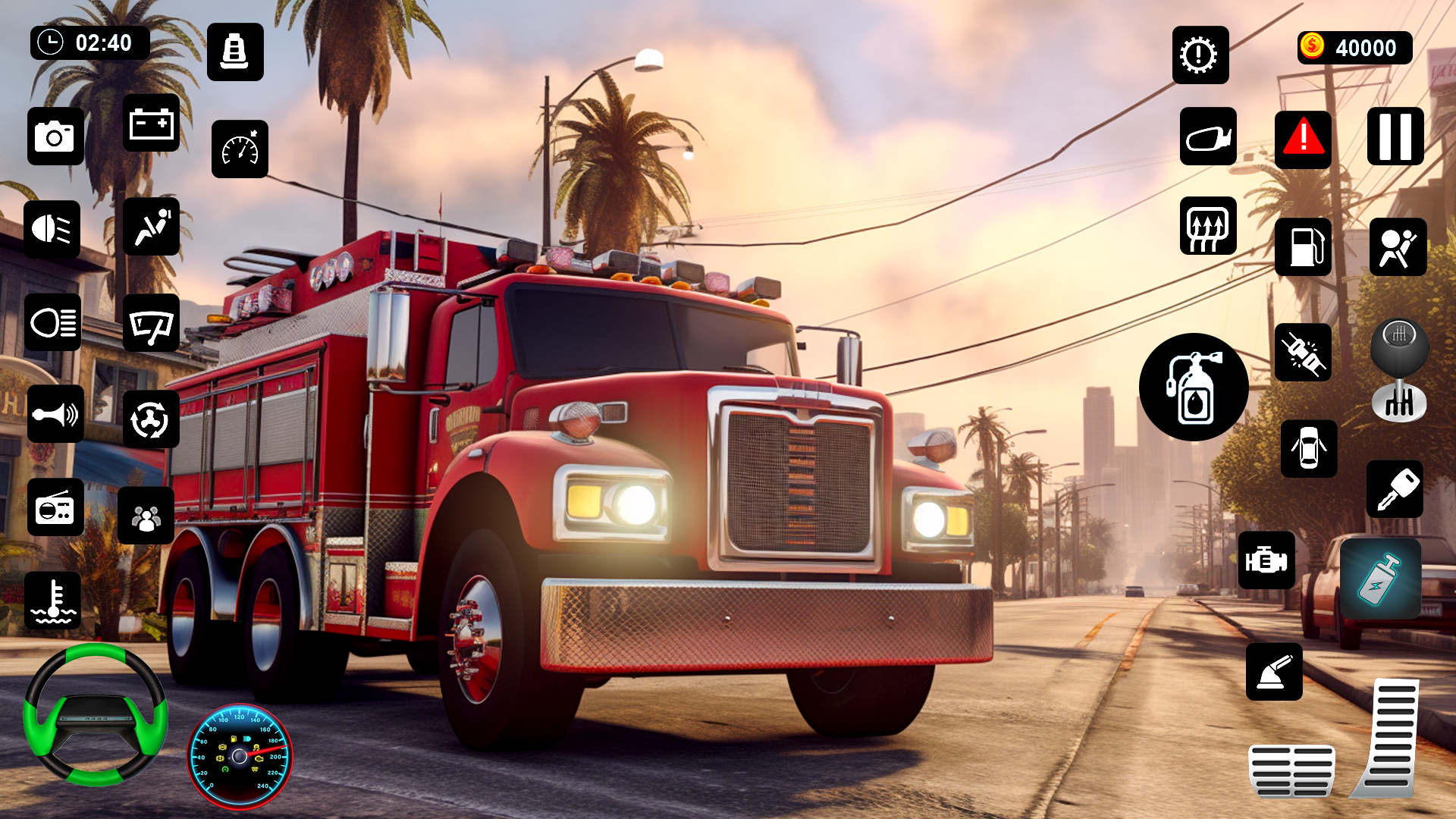Enable the hazard warning lights

tap(1302, 138)
